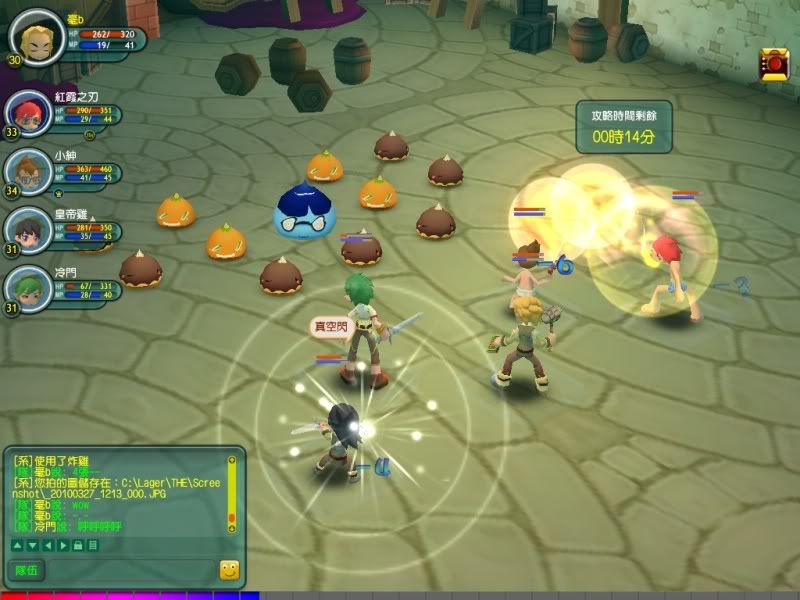Click the chat up-arrow button
This screenshot has height=600, width=800.
16,545
